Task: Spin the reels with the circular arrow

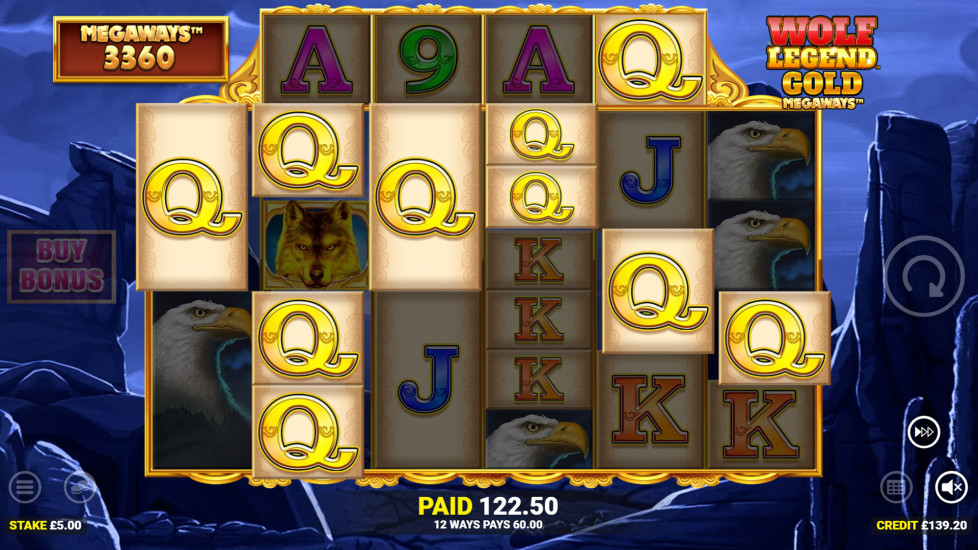Action: (x=924, y=276)
